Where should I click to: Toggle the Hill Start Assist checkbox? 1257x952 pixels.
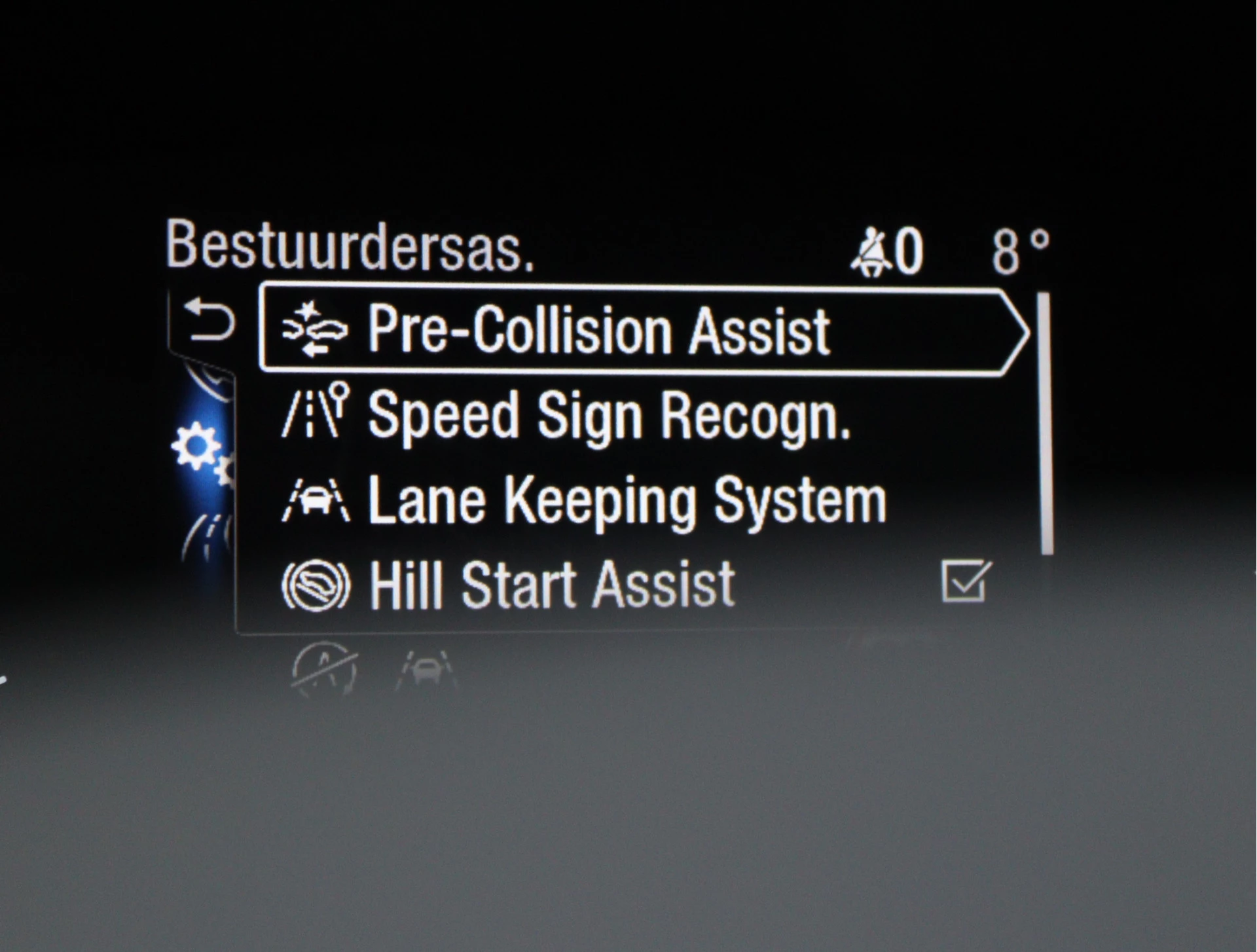[x=965, y=581]
